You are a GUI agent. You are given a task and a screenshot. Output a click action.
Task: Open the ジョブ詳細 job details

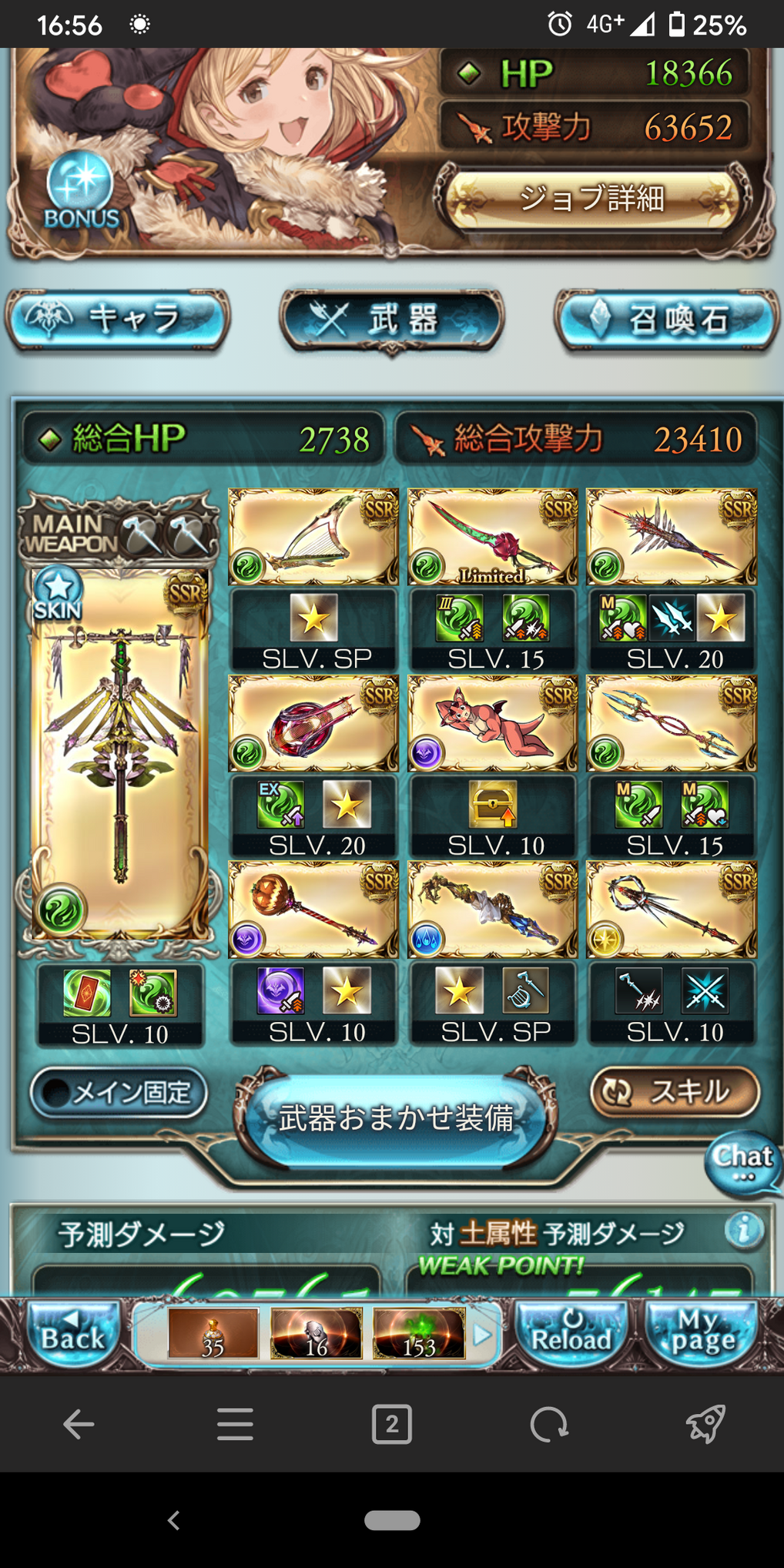(x=591, y=198)
